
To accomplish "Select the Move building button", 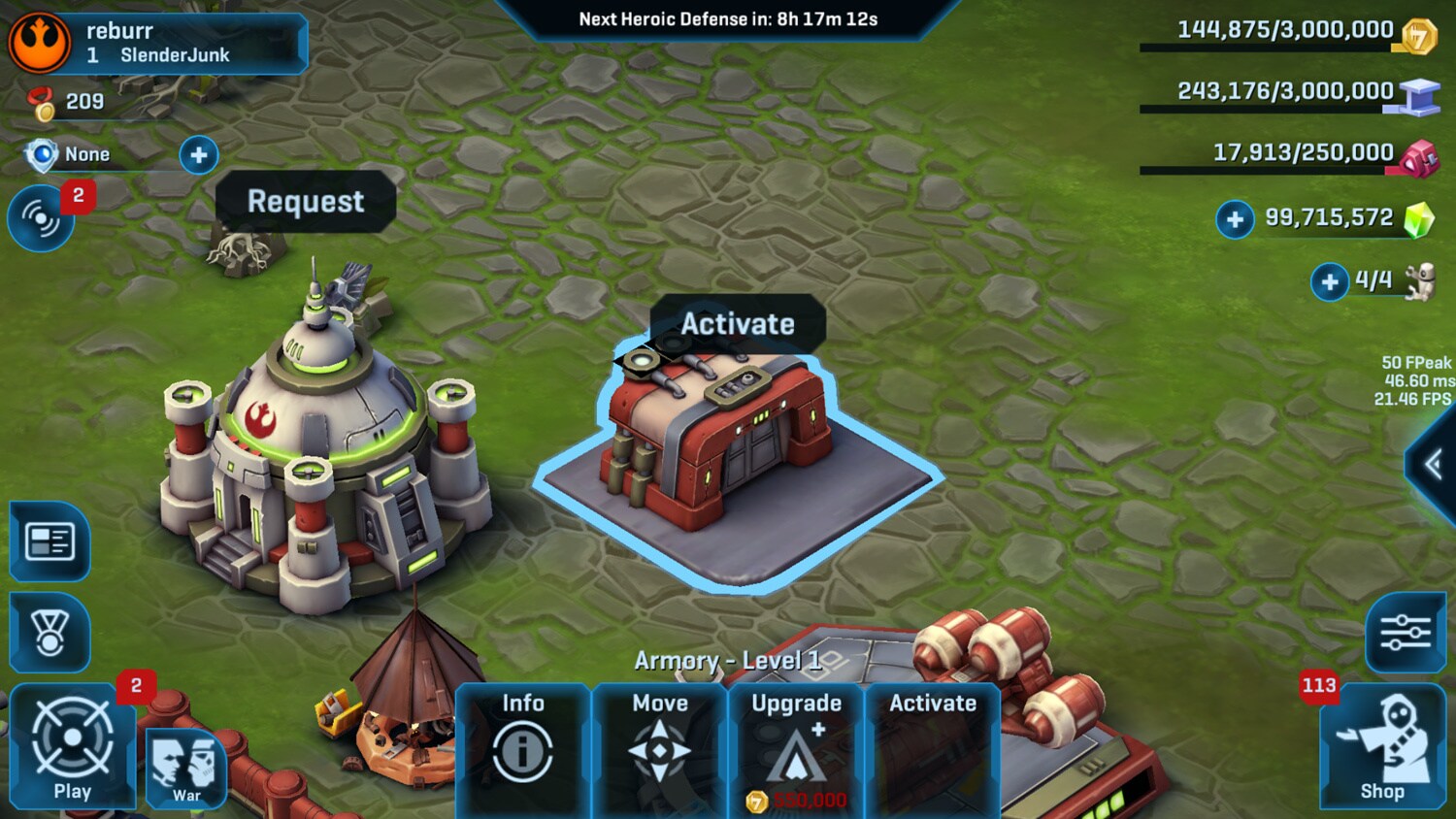I will click(659, 747).
